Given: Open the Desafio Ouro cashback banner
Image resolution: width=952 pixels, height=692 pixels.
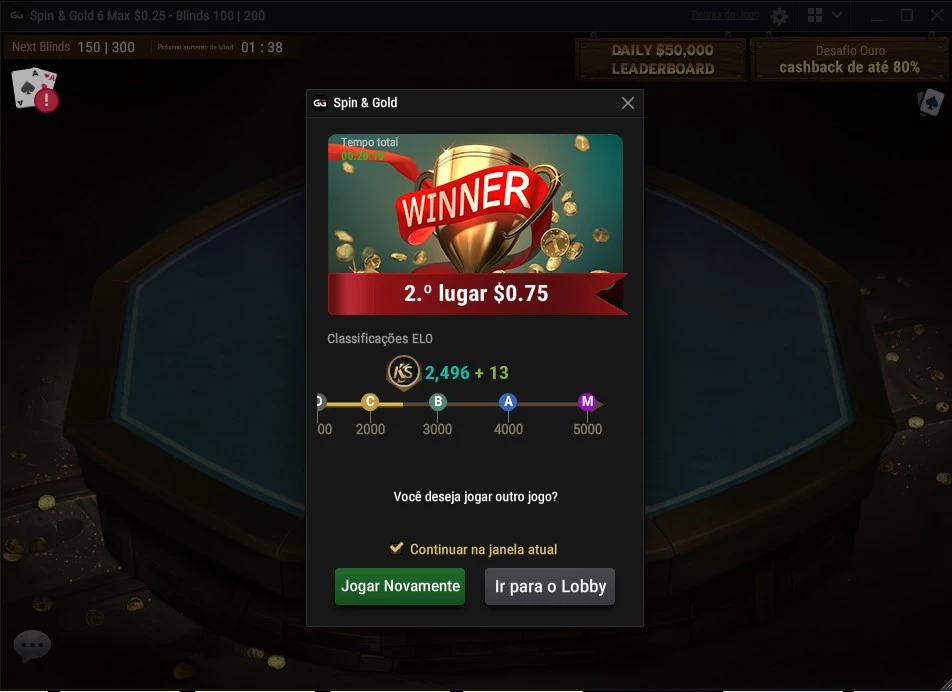Looking at the screenshot, I should [849, 59].
